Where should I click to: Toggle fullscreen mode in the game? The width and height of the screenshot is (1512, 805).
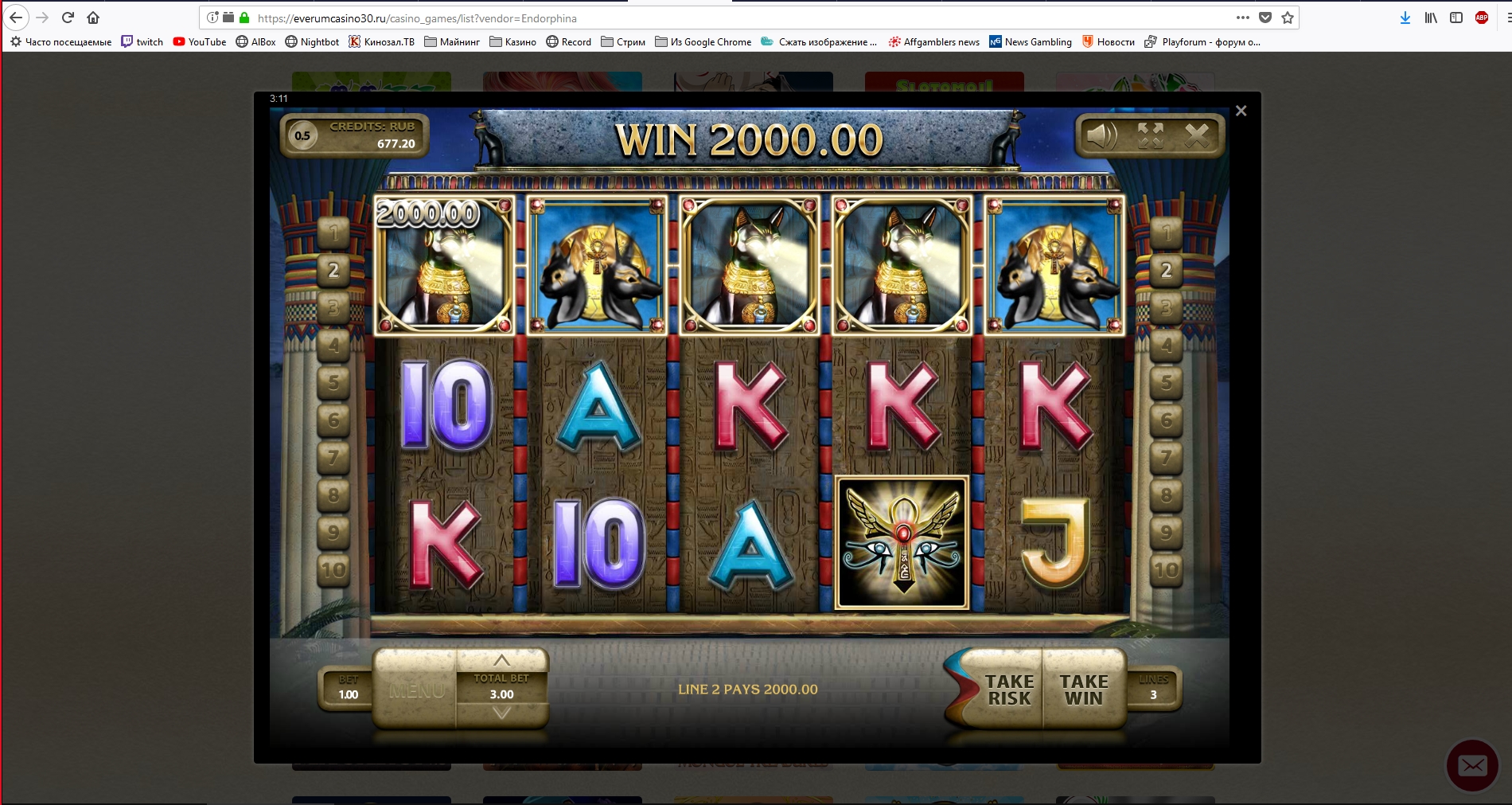[1150, 135]
